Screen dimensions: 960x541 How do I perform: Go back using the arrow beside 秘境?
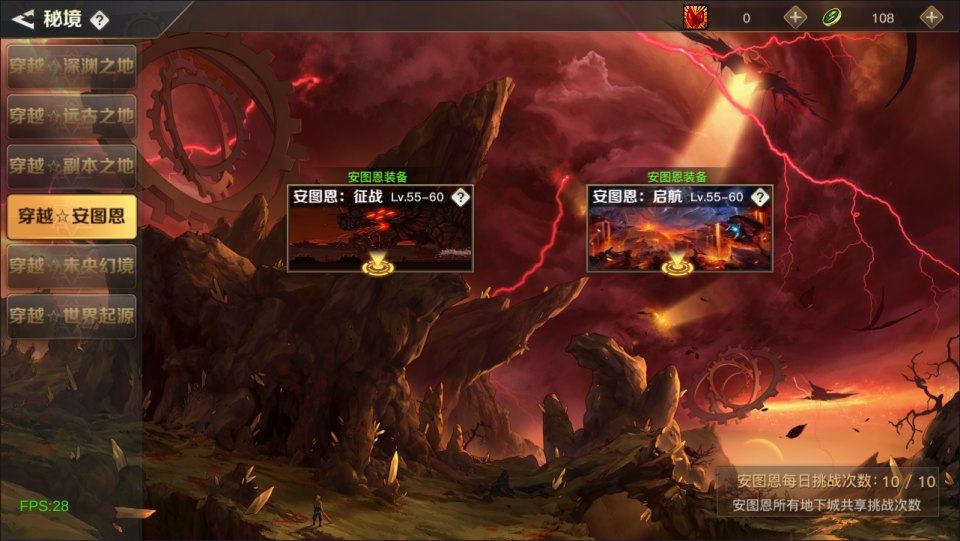click(24, 18)
